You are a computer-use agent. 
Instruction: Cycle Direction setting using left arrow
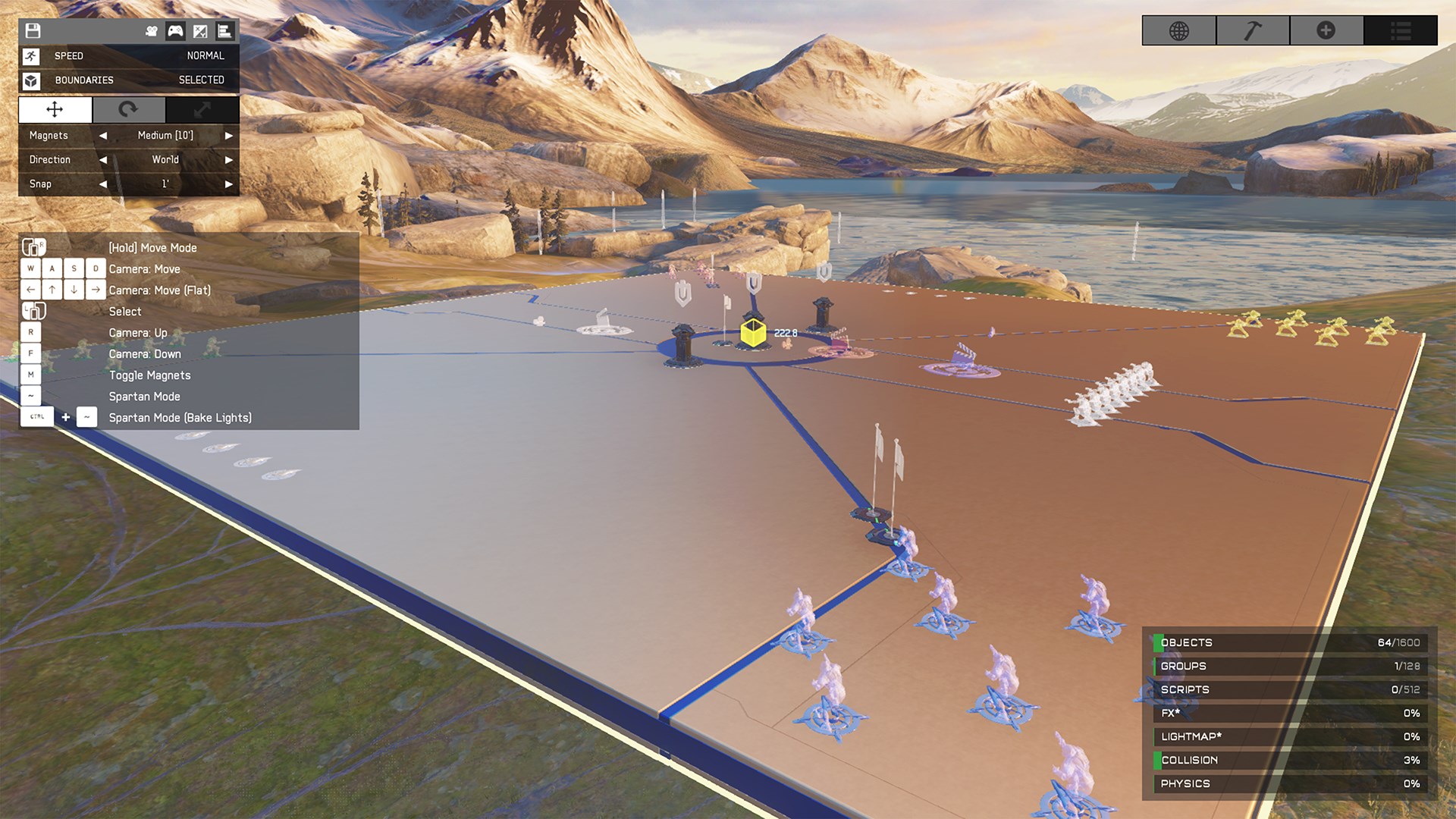click(x=103, y=160)
